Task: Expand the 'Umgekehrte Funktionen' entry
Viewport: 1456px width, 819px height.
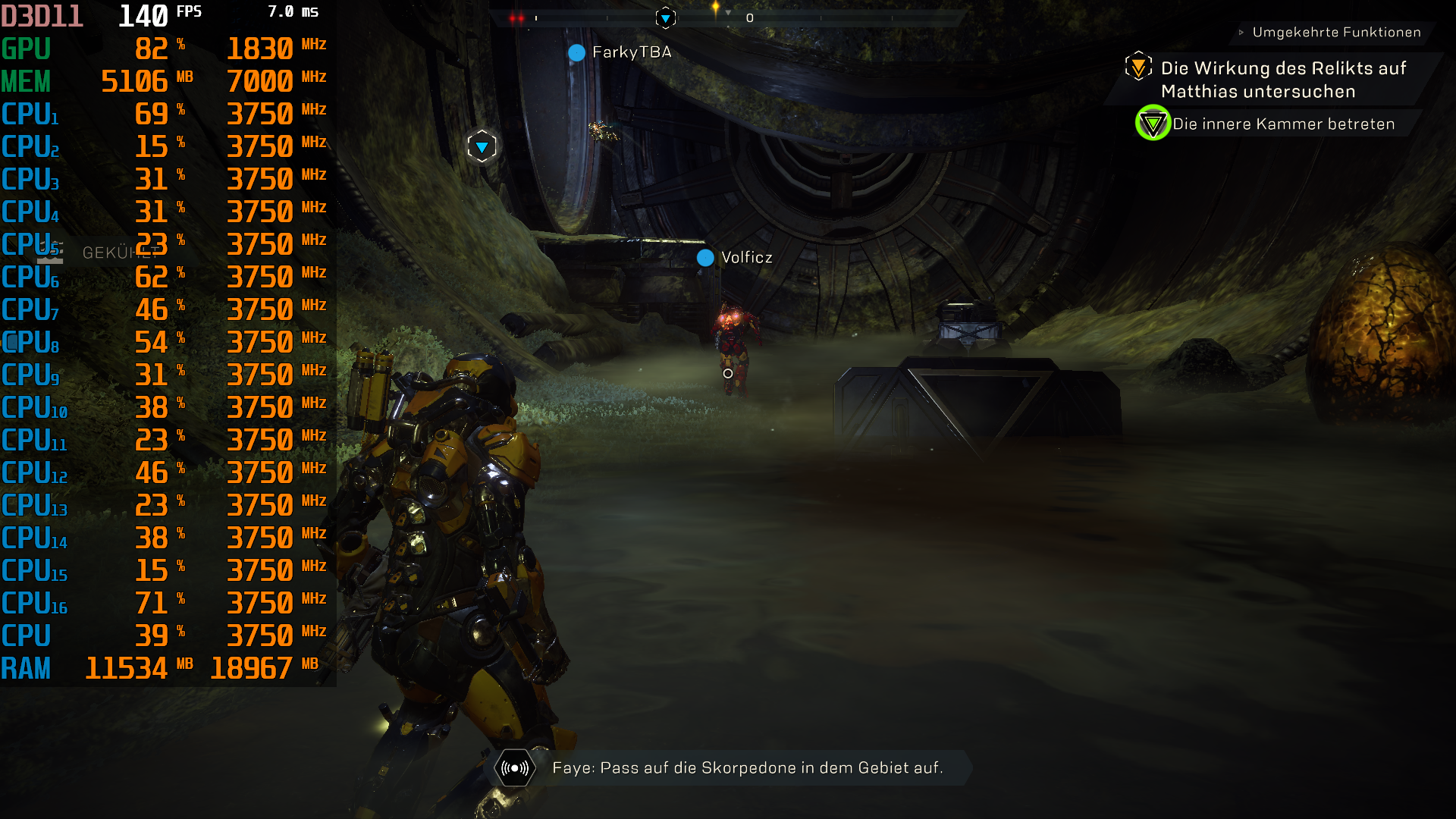Action: click(x=1337, y=33)
